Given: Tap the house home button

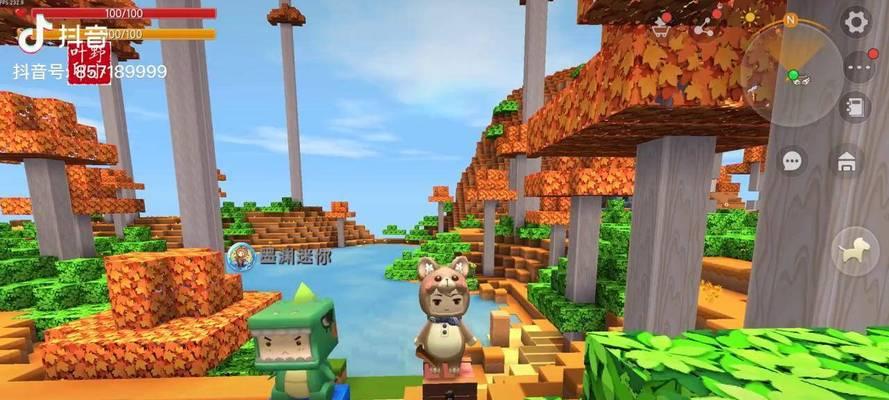Looking at the screenshot, I should point(847,160).
